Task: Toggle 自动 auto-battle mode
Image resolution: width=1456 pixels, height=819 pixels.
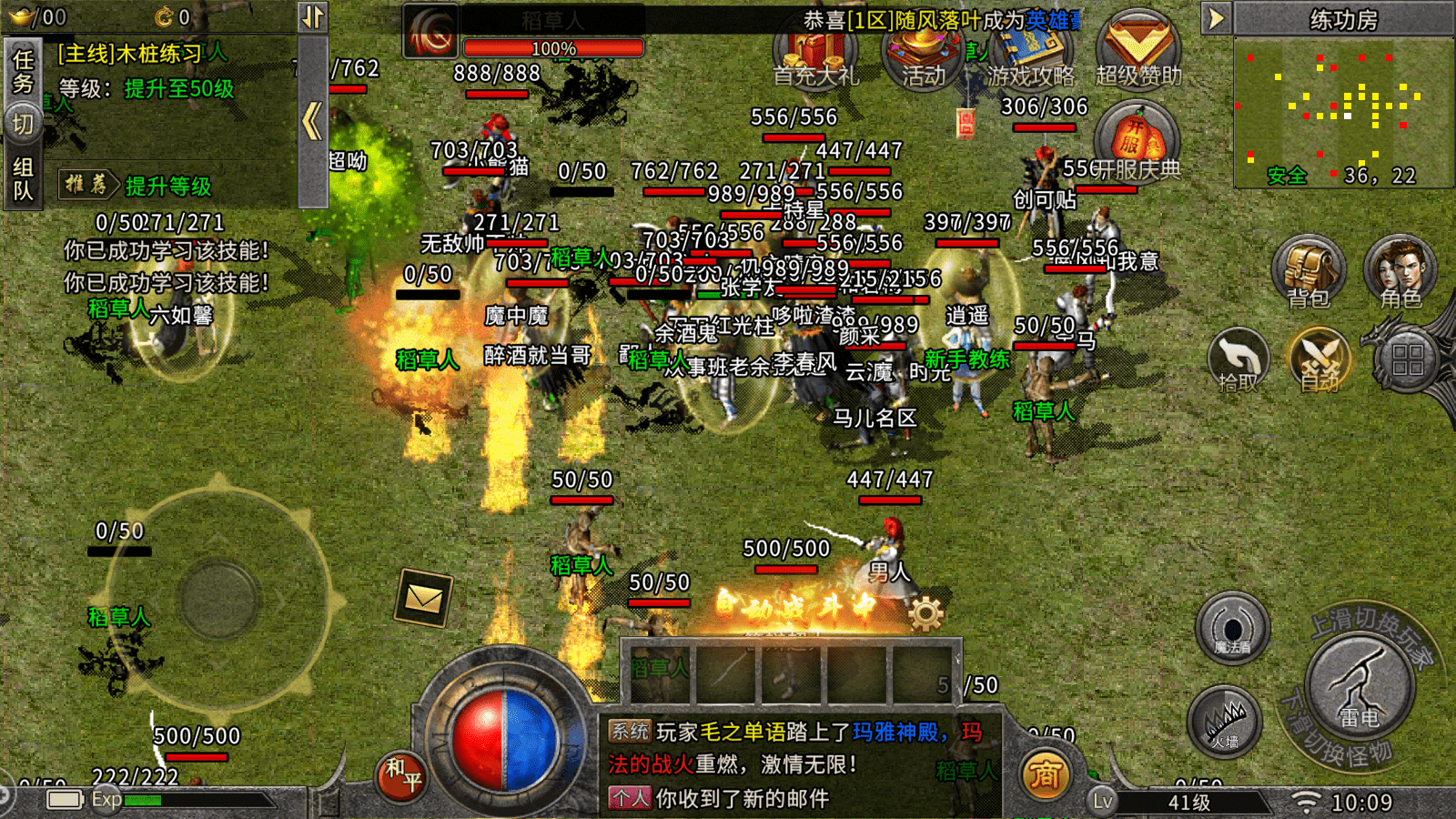Action: (x=1319, y=359)
